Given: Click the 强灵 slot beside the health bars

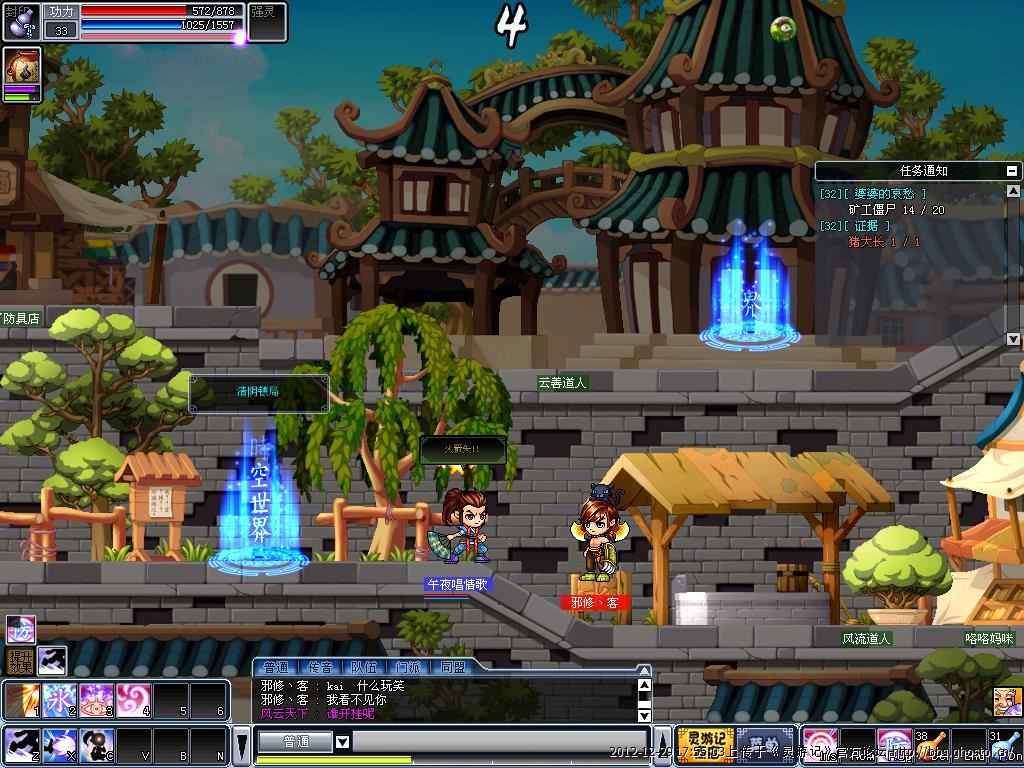Looking at the screenshot, I should [x=267, y=21].
